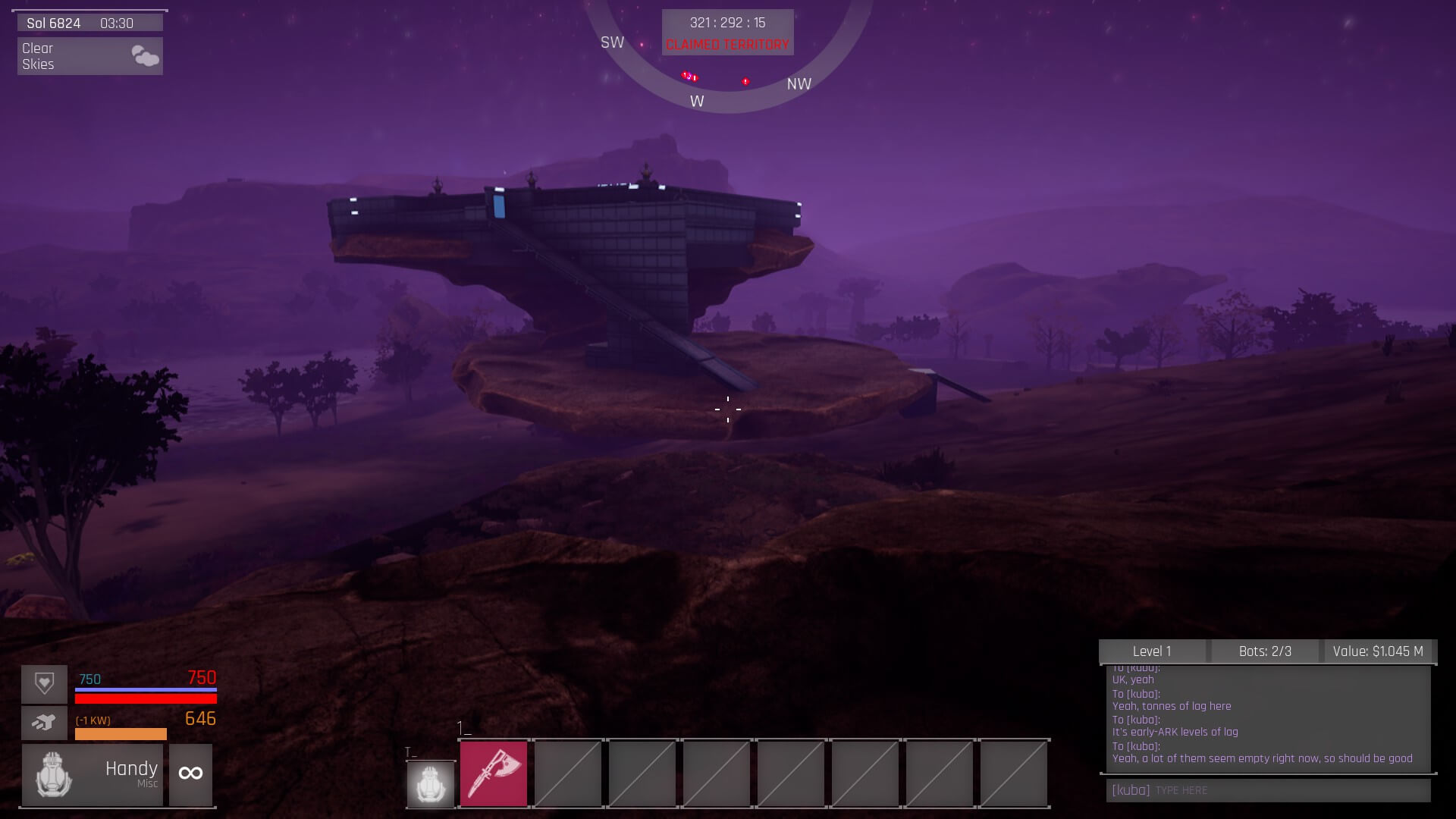Click the Level 1 panel
Image resolution: width=1456 pixels, height=819 pixels.
point(1152,651)
